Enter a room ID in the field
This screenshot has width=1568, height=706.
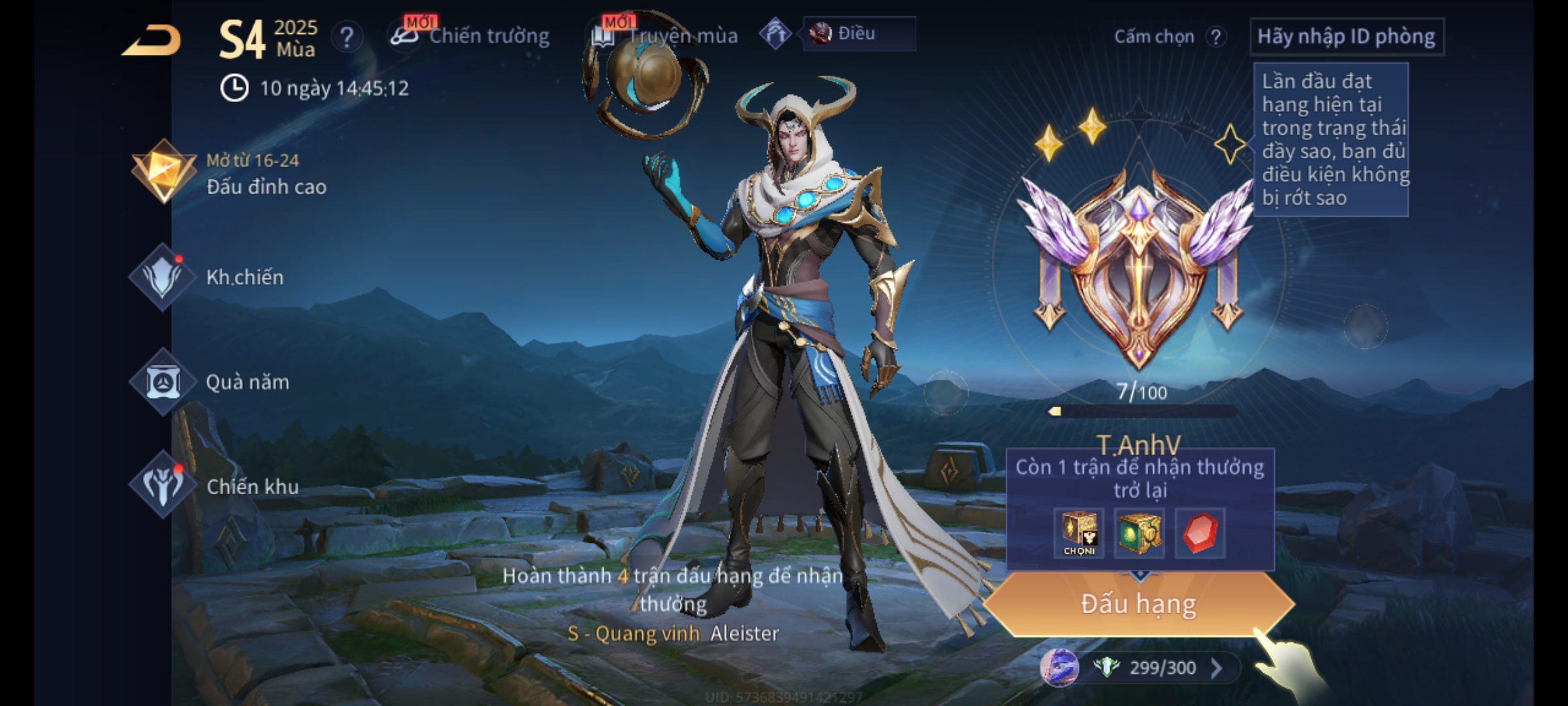1346,37
